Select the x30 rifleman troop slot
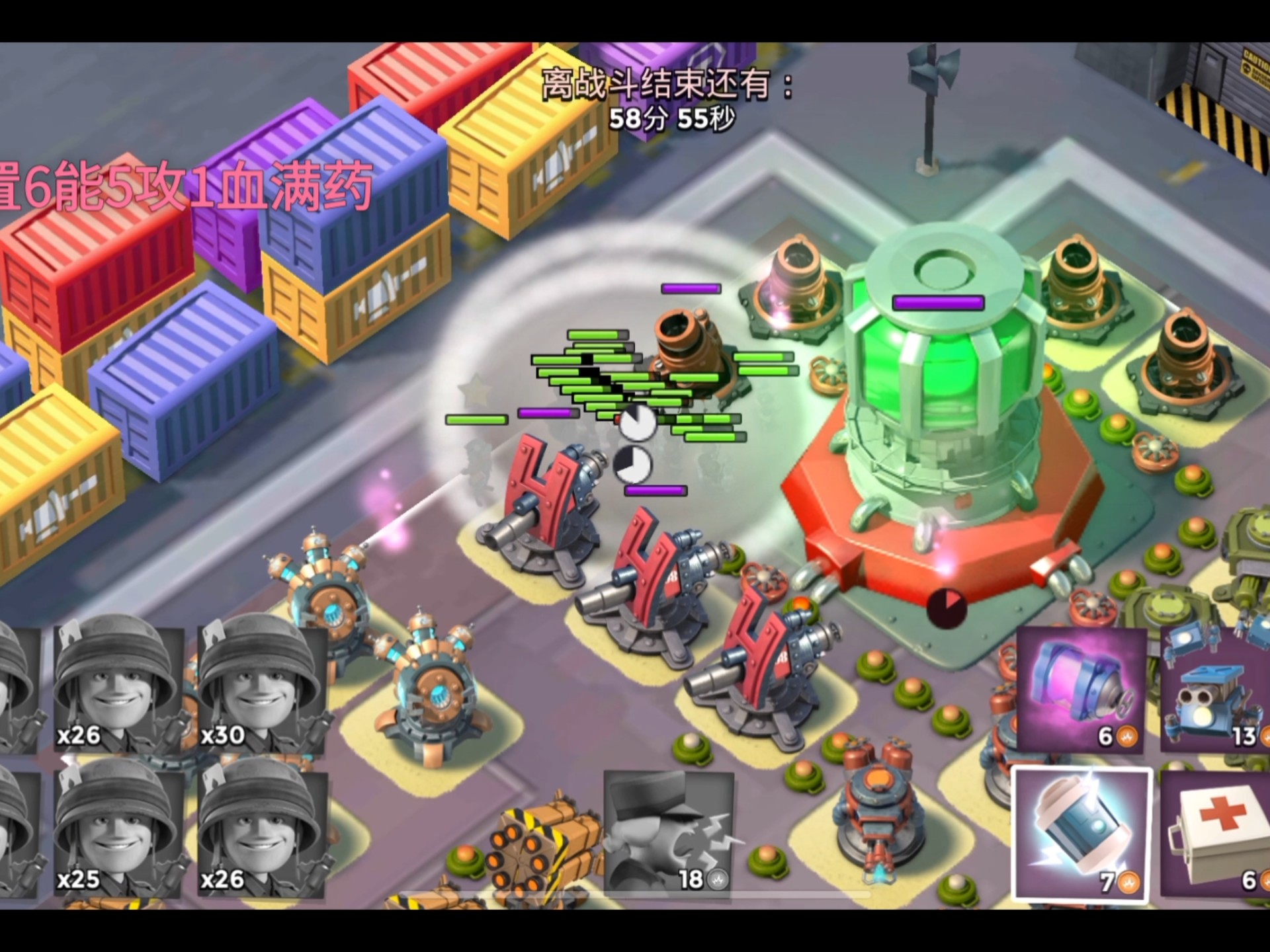Viewport: 1270px width, 952px height. [262, 688]
